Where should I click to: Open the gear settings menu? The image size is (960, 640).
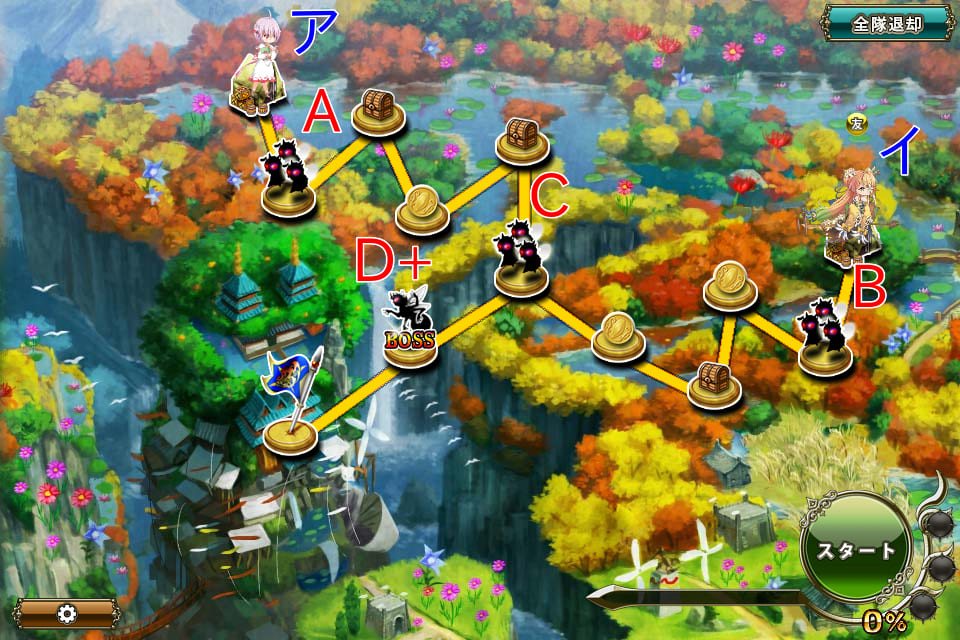click(x=67, y=613)
